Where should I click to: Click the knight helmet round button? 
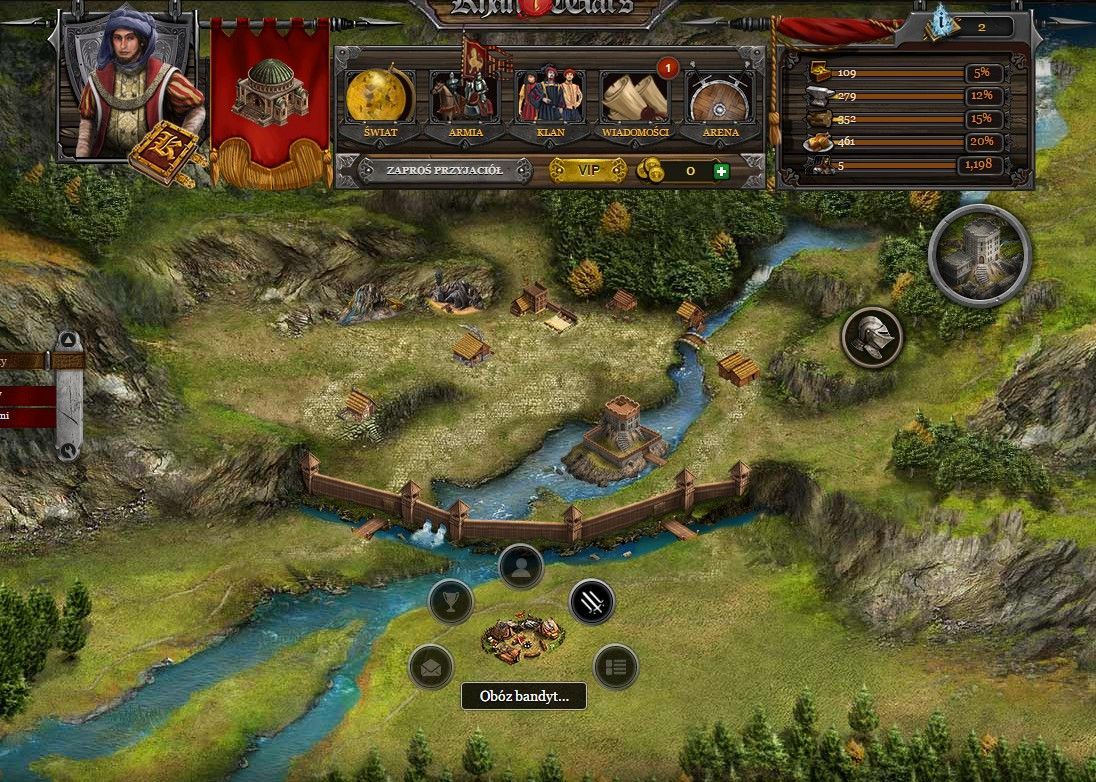tap(872, 337)
